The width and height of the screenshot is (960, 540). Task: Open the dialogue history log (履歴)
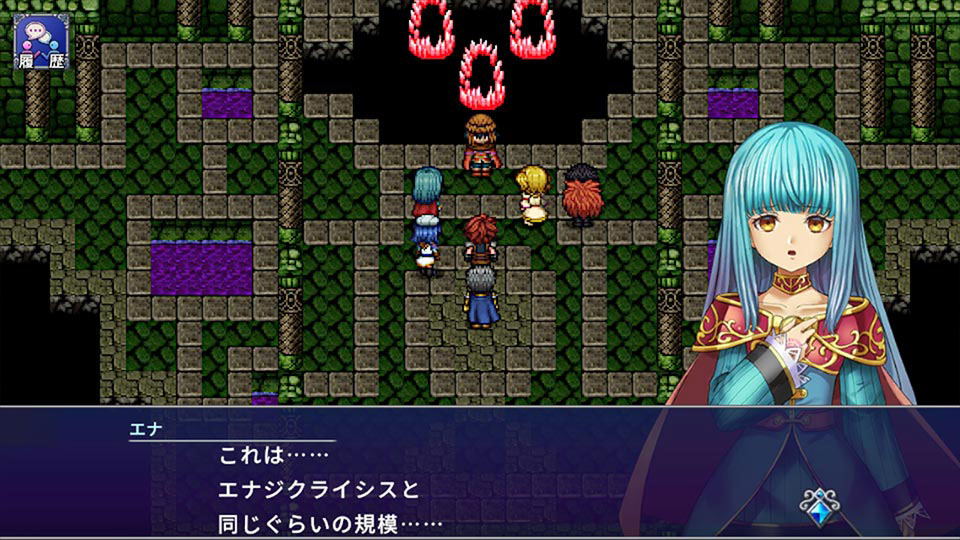[x=41, y=38]
